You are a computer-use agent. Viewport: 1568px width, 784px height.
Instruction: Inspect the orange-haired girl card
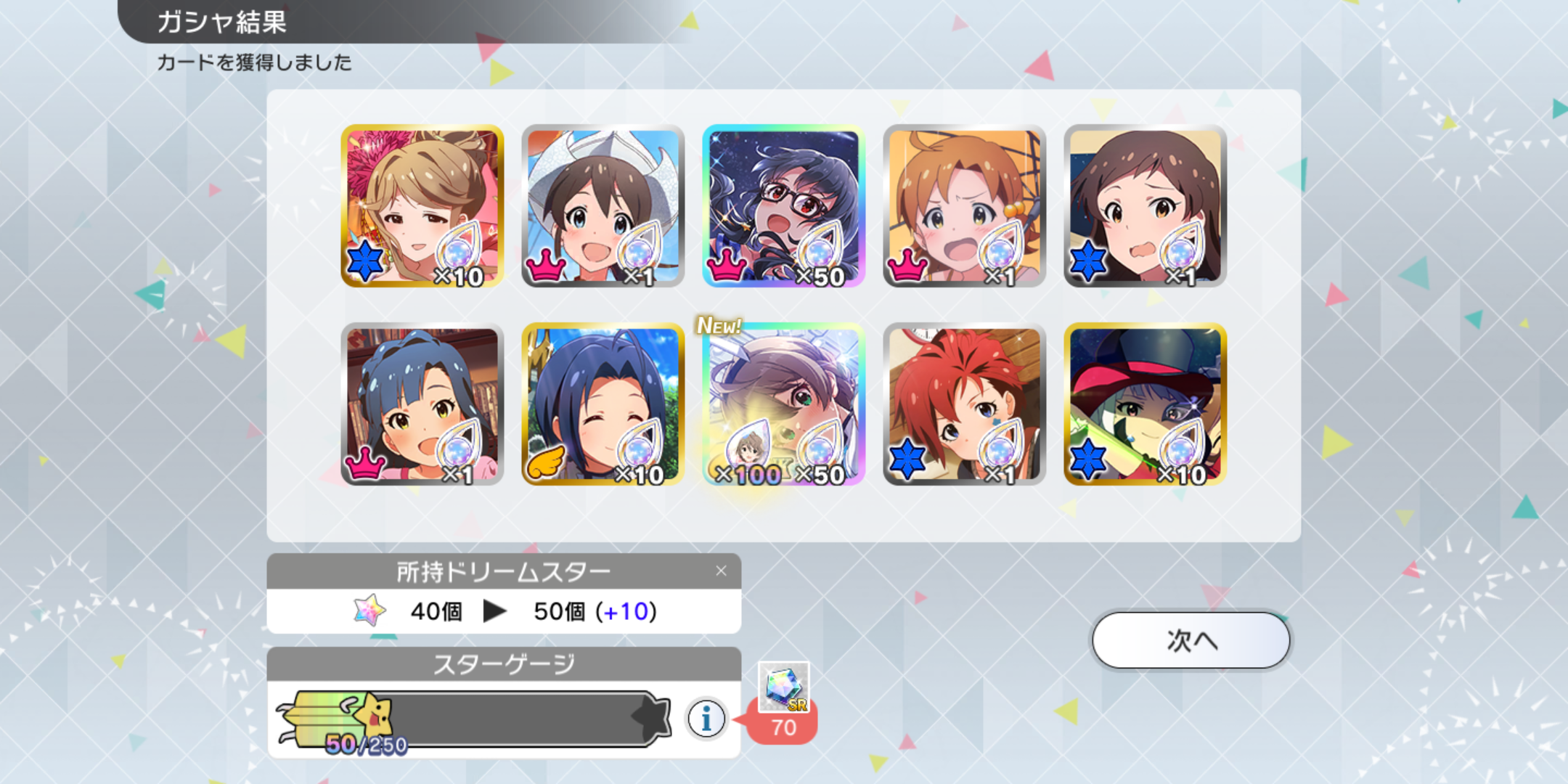[964, 205]
